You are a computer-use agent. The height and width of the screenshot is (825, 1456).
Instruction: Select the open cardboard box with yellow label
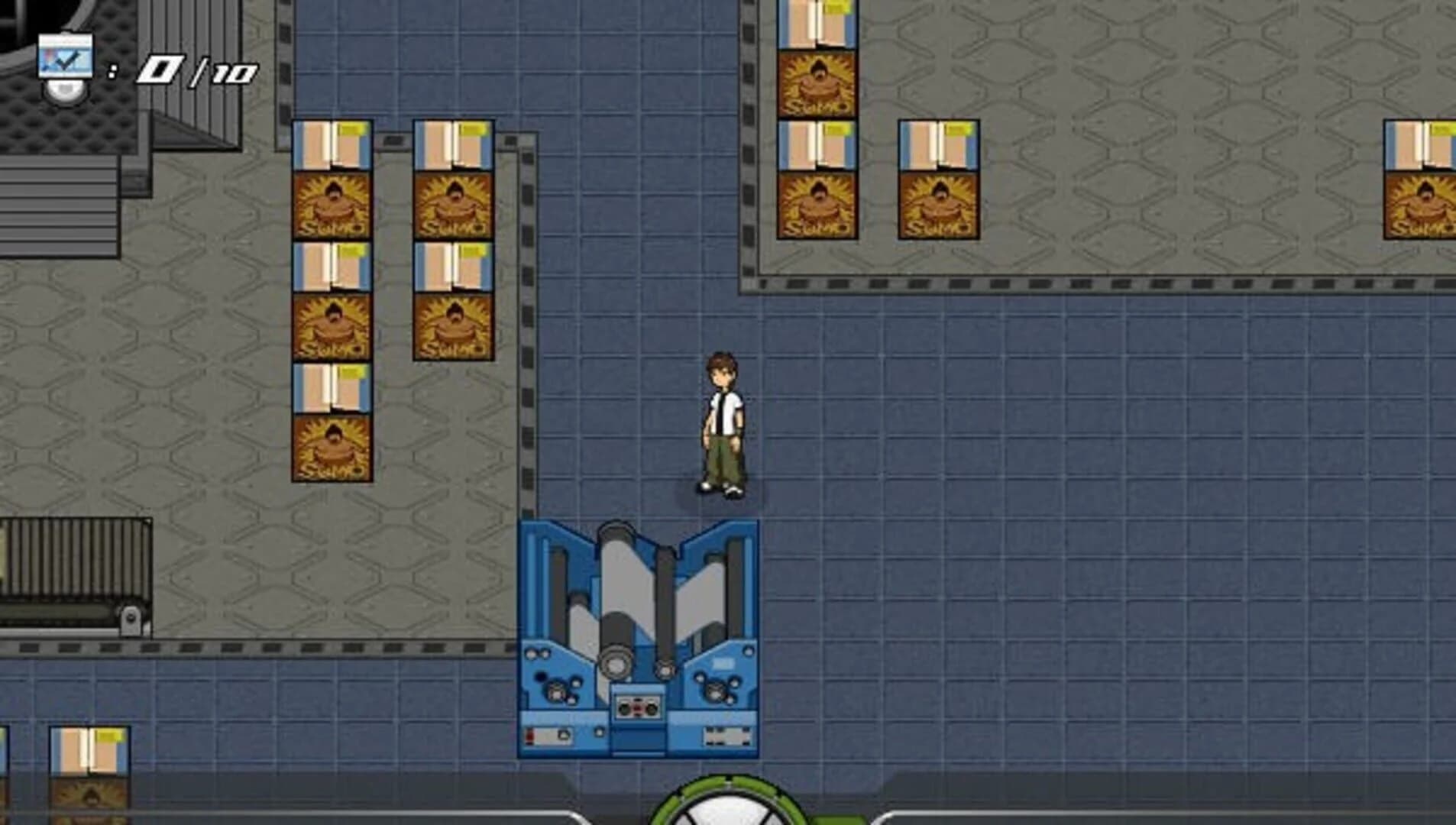pos(332,145)
